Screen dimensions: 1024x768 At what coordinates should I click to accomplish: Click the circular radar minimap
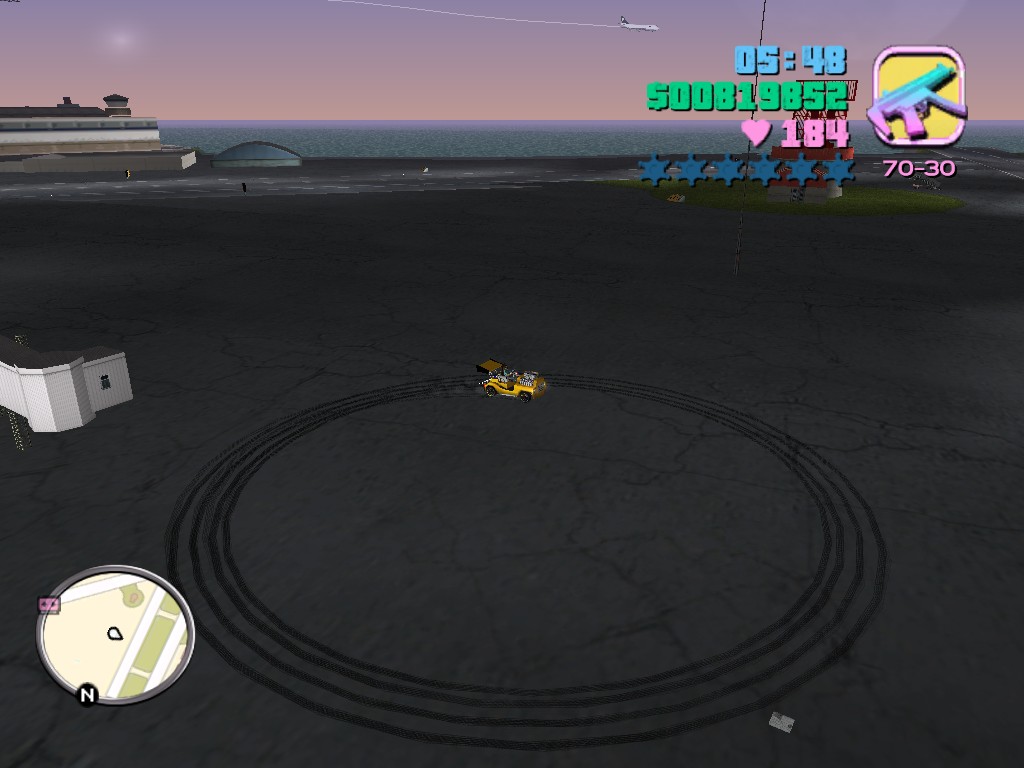point(115,634)
